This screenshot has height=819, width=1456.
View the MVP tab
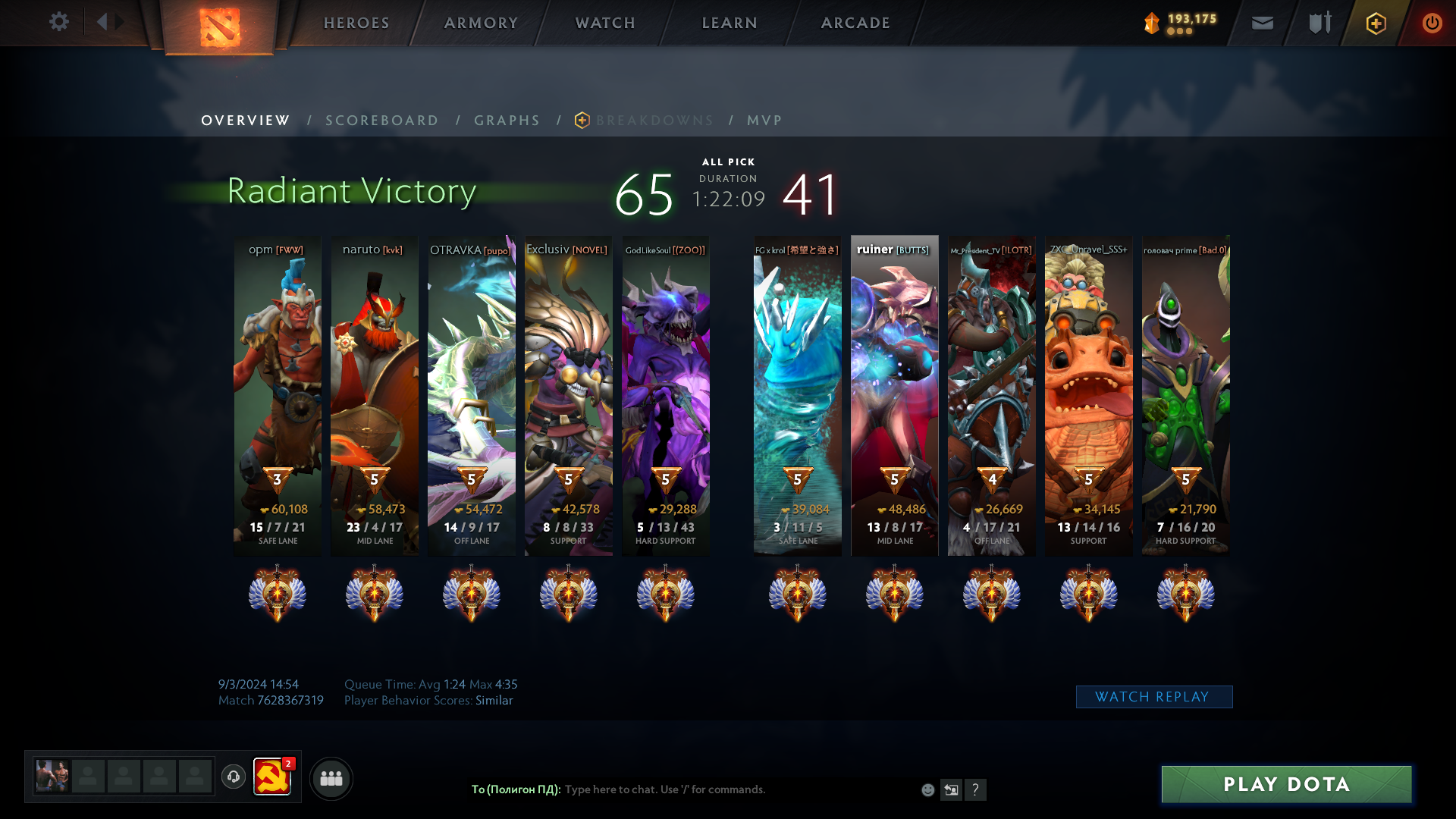pos(764,121)
